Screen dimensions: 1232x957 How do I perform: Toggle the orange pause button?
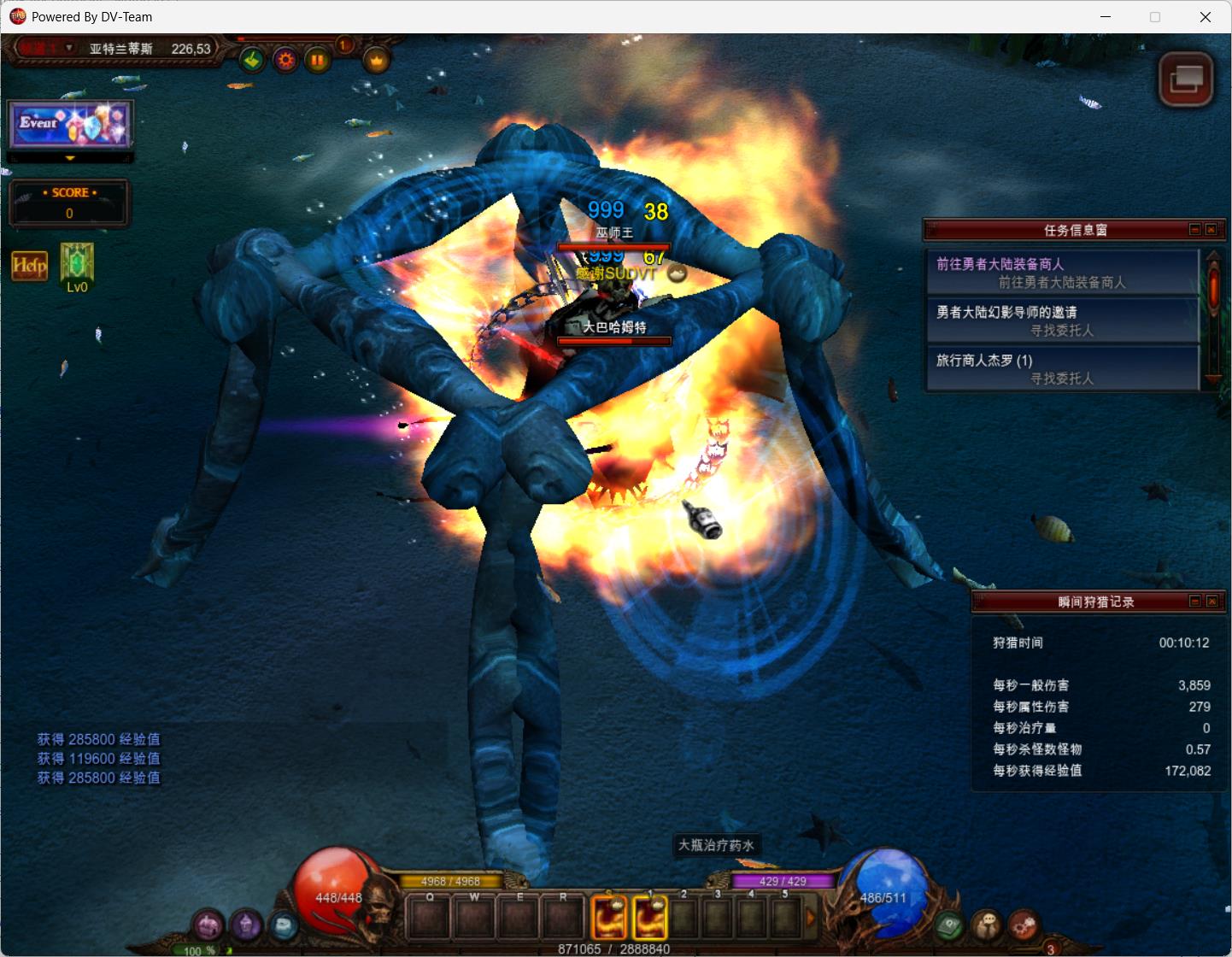point(317,60)
